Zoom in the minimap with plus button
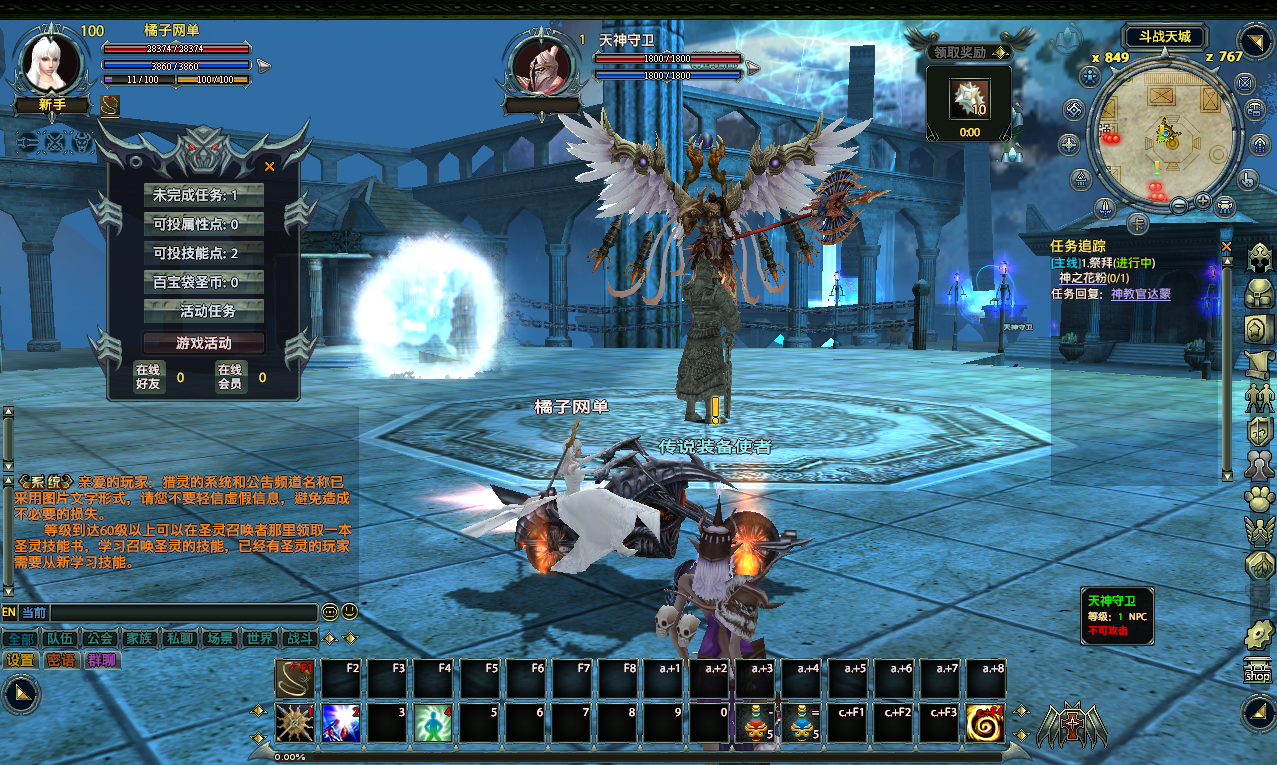 click(x=1202, y=201)
